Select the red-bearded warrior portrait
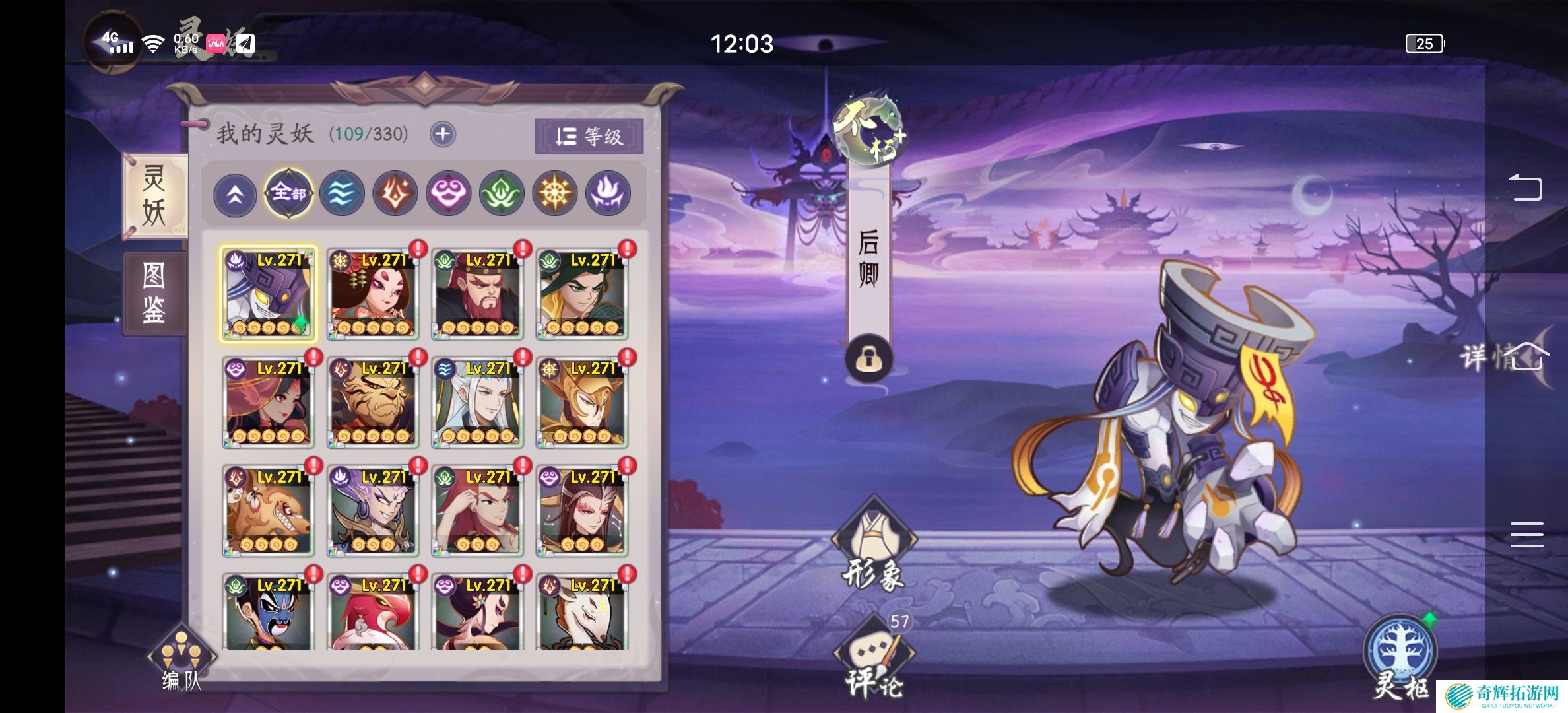 [477, 294]
